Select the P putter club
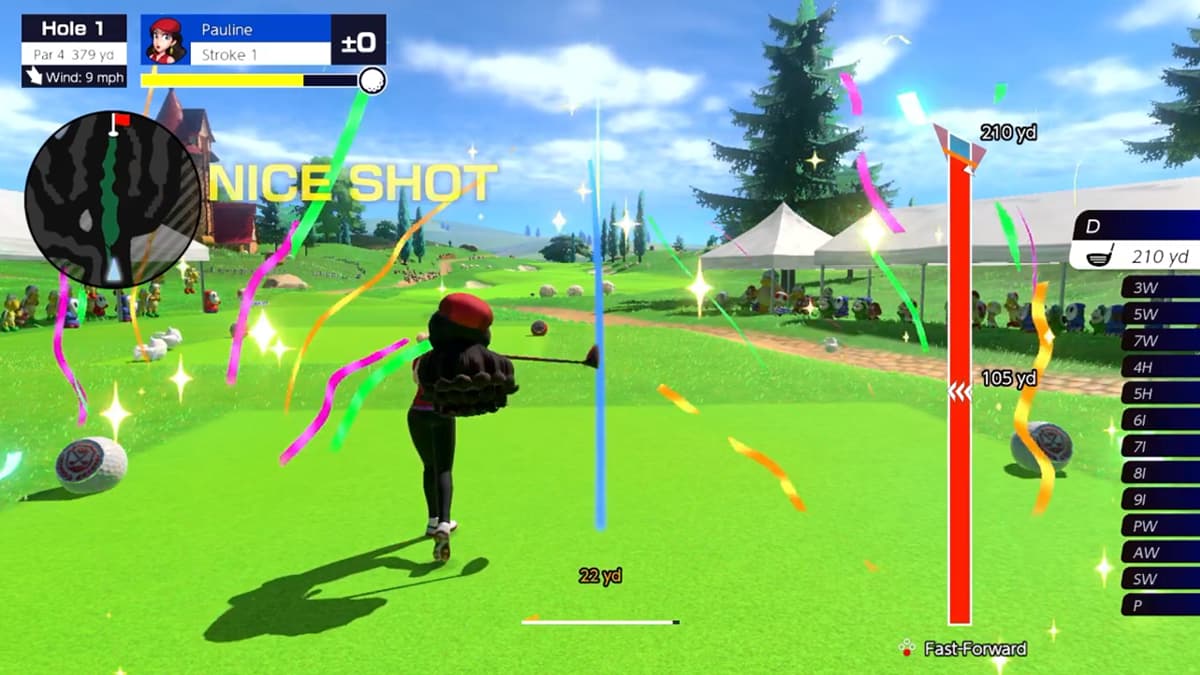Image resolution: width=1200 pixels, height=675 pixels. (x=1160, y=605)
